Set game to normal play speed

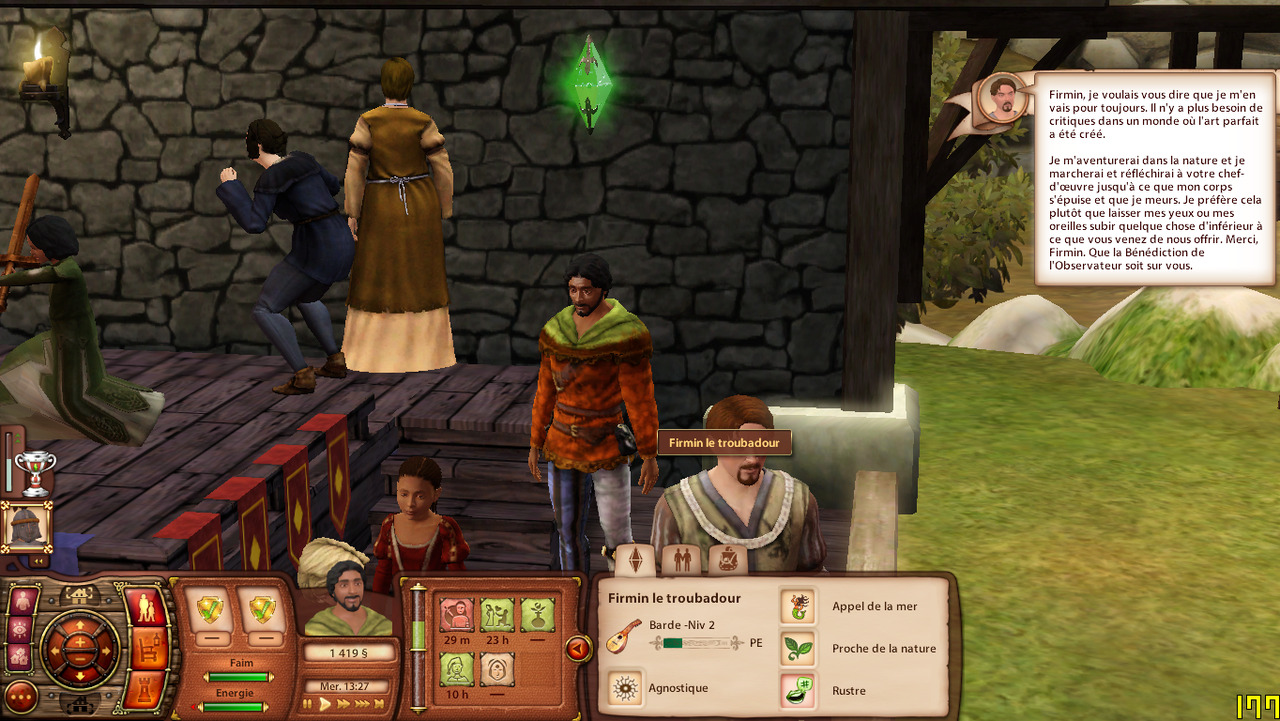325,704
